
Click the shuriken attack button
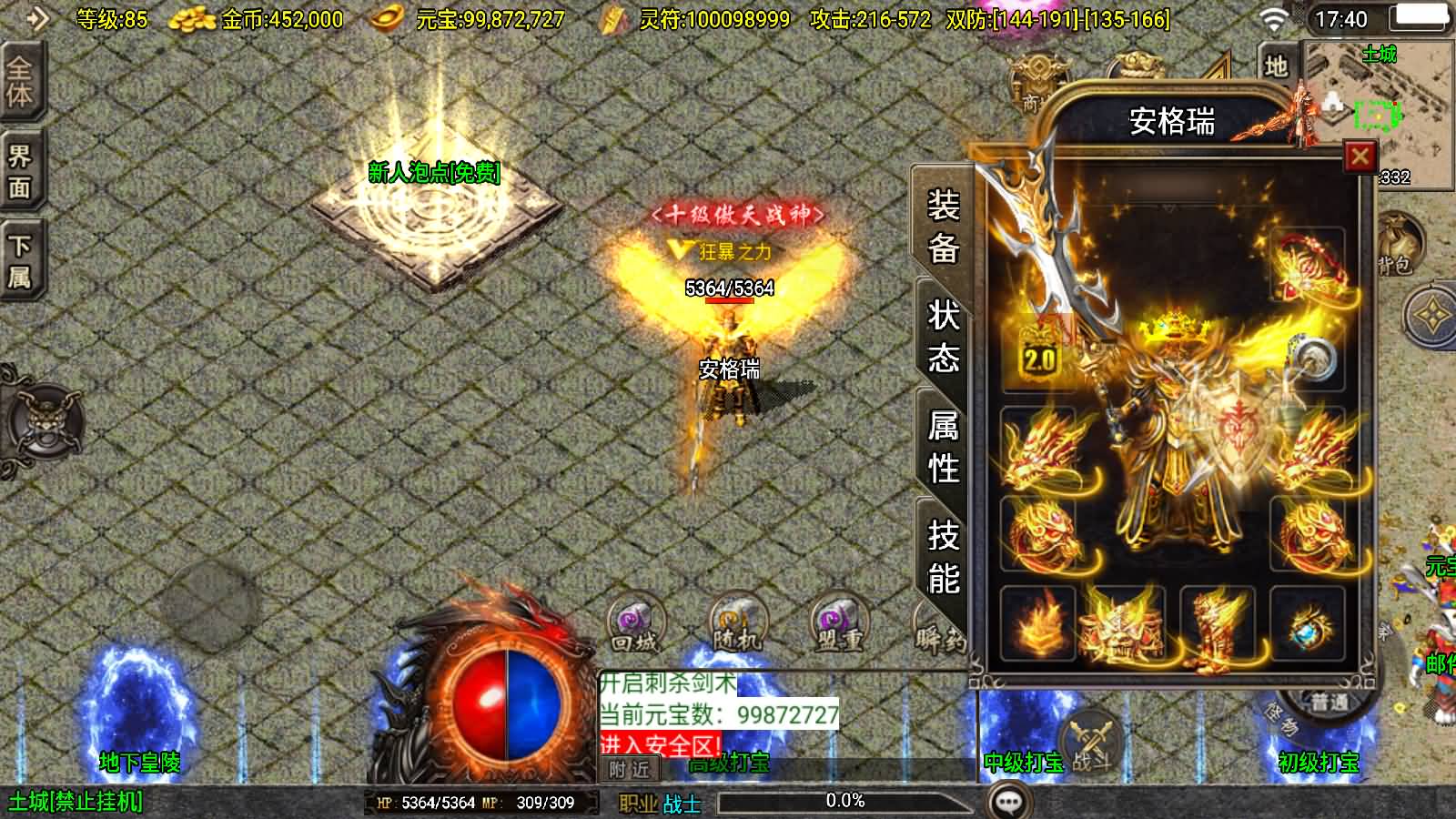(1431, 316)
